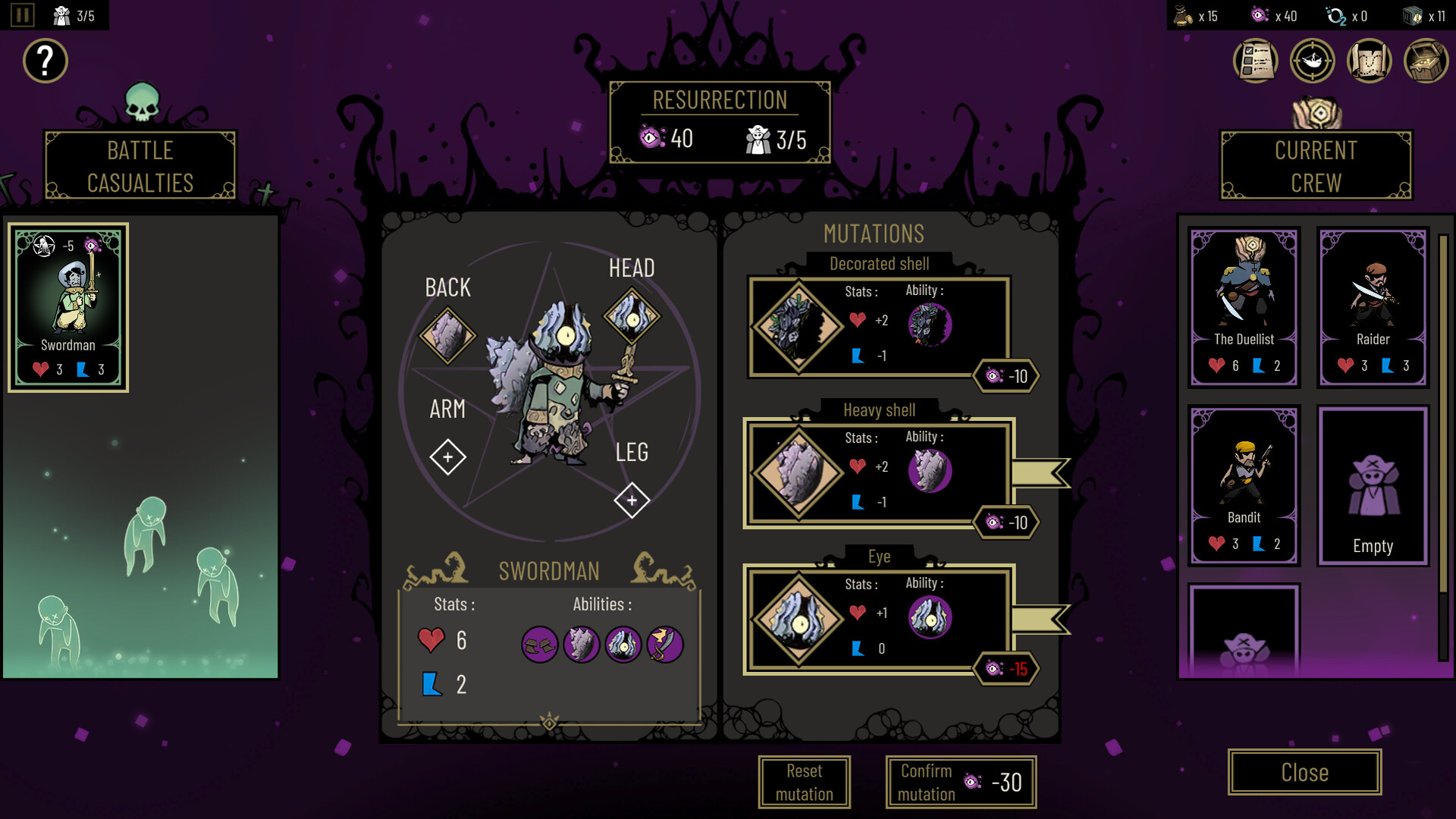
Task: Open the quest checklist icon
Action: (1254, 61)
